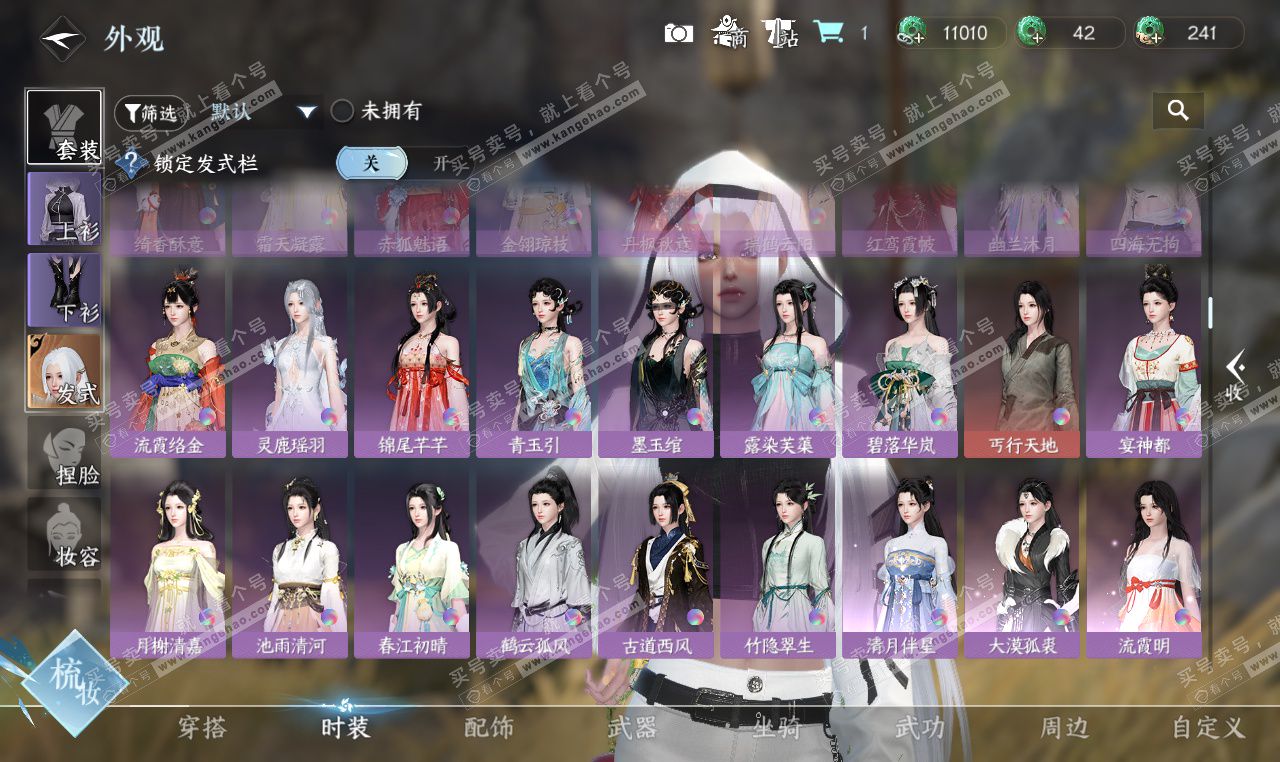
Task: Click the camera screenshot icon
Action: click(679, 33)
